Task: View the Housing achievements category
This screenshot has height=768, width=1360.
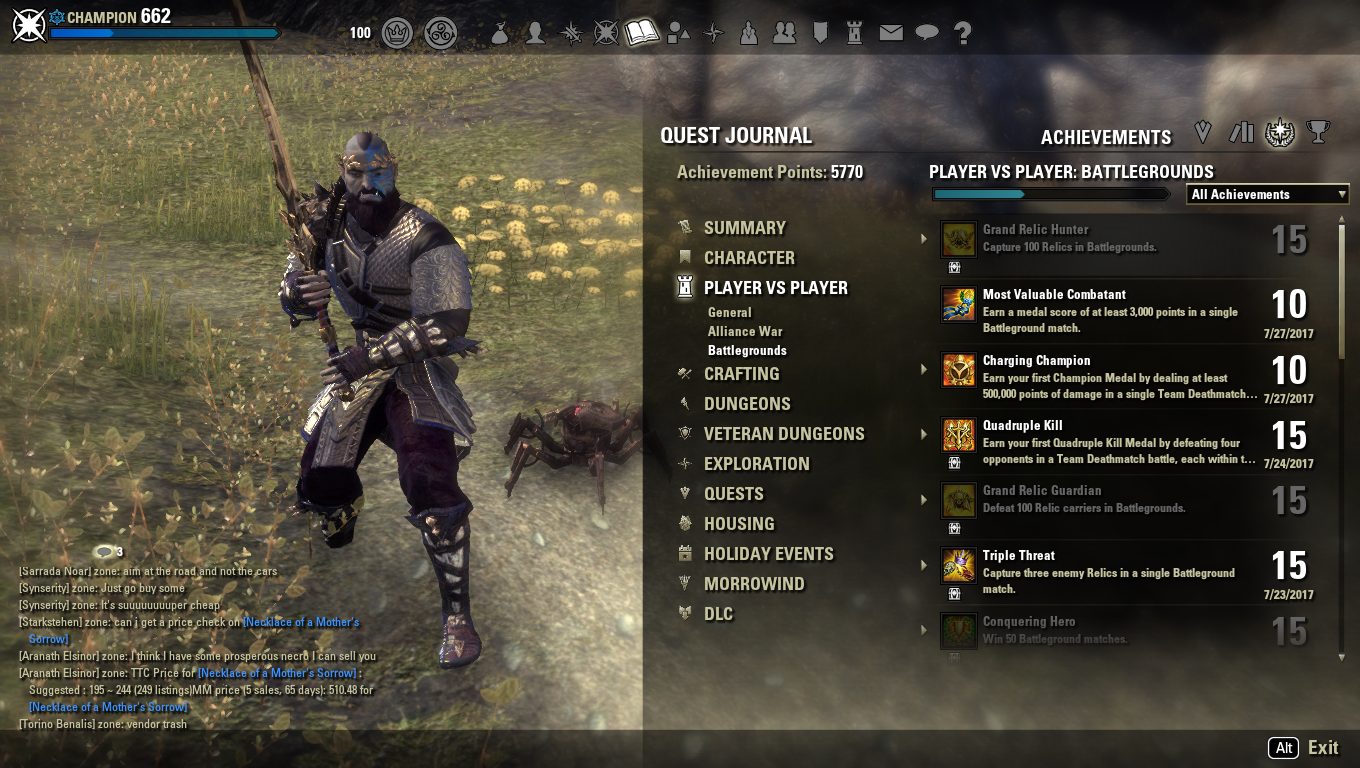Action: (x=739, y=524)
